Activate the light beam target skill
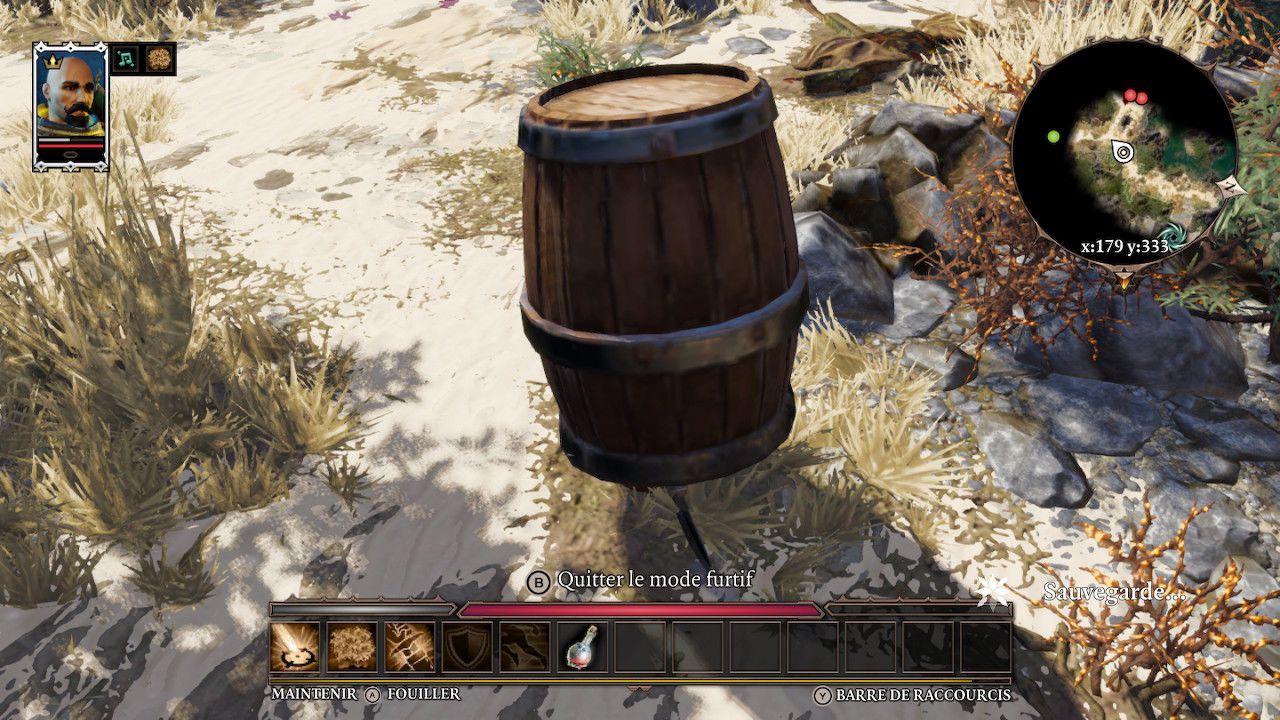This screenshot has height=720, width=1280. [x=295, y=647]
